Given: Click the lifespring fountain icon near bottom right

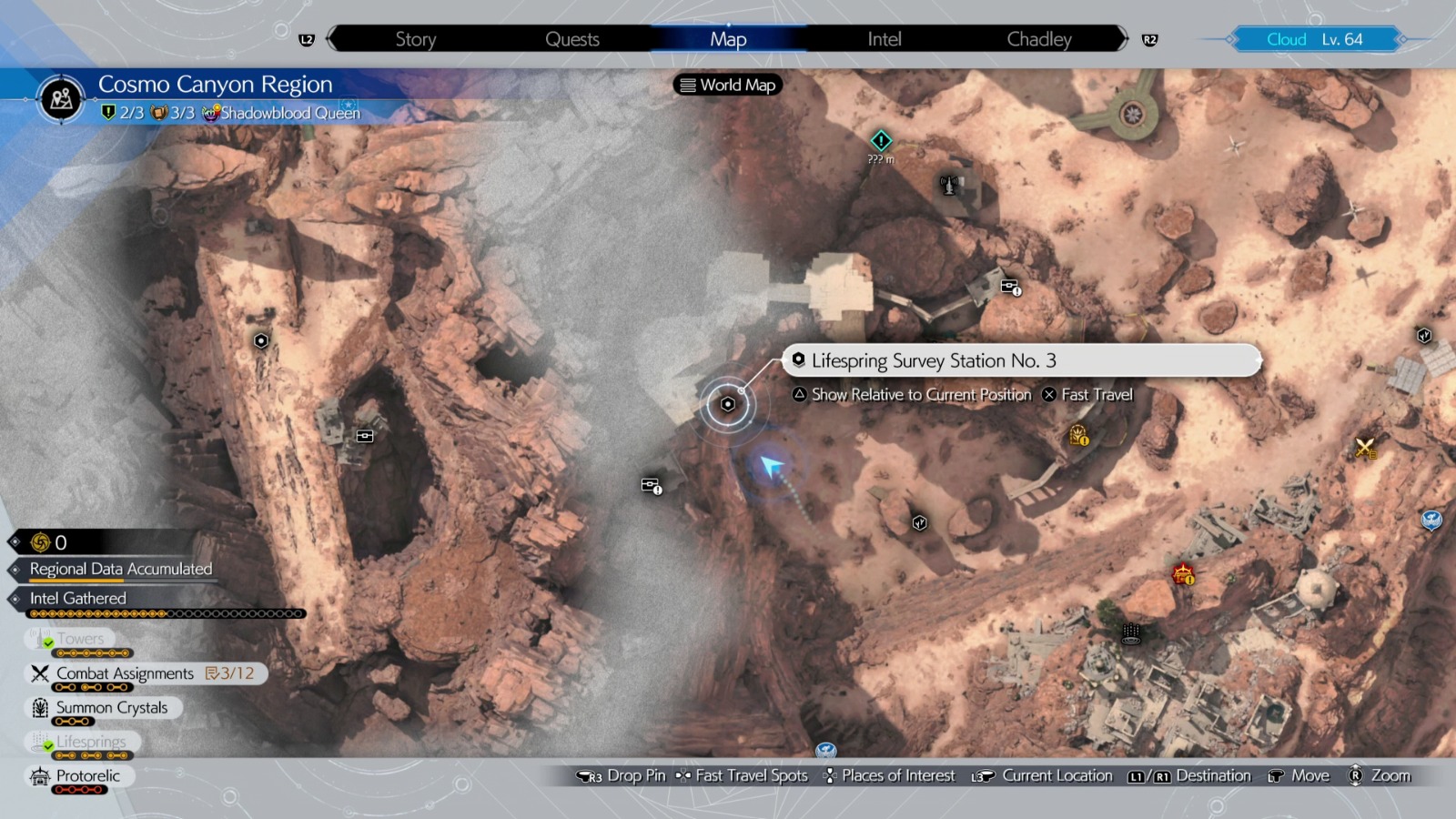Looking at the screenshot, I should (1131, 633).
